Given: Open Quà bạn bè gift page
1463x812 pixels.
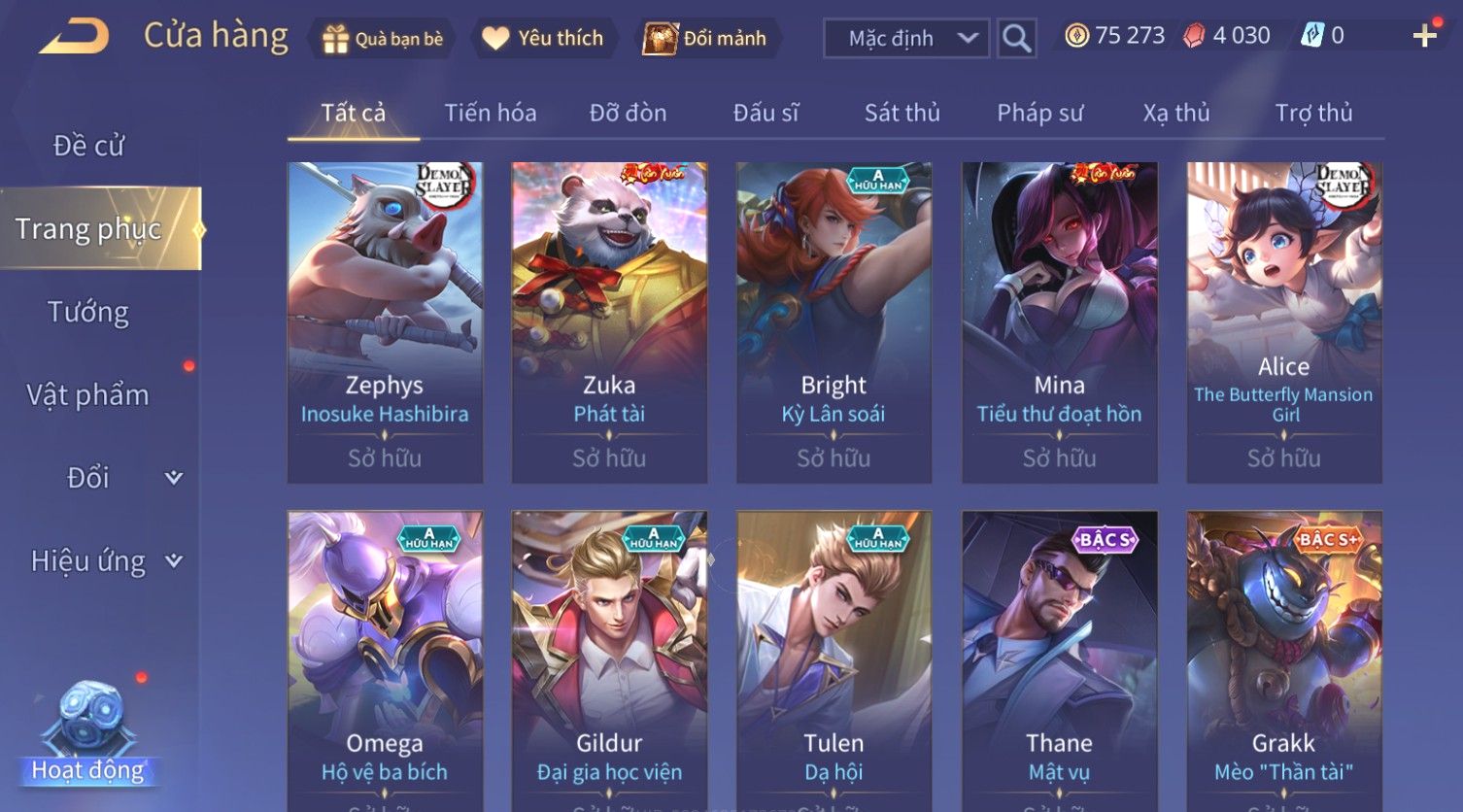Looking at the screenshot, I should 383,39.
